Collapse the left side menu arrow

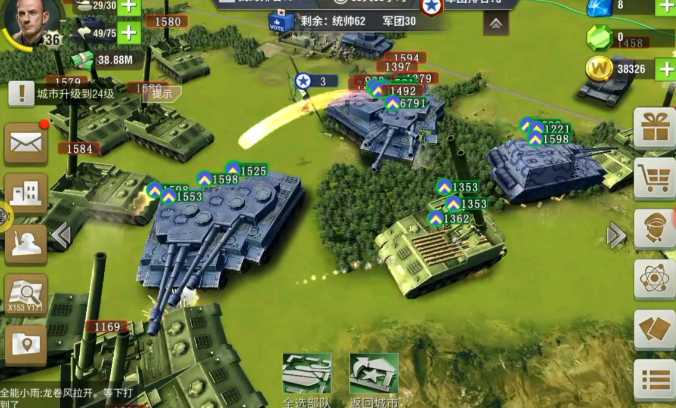(x=60, y=236)
